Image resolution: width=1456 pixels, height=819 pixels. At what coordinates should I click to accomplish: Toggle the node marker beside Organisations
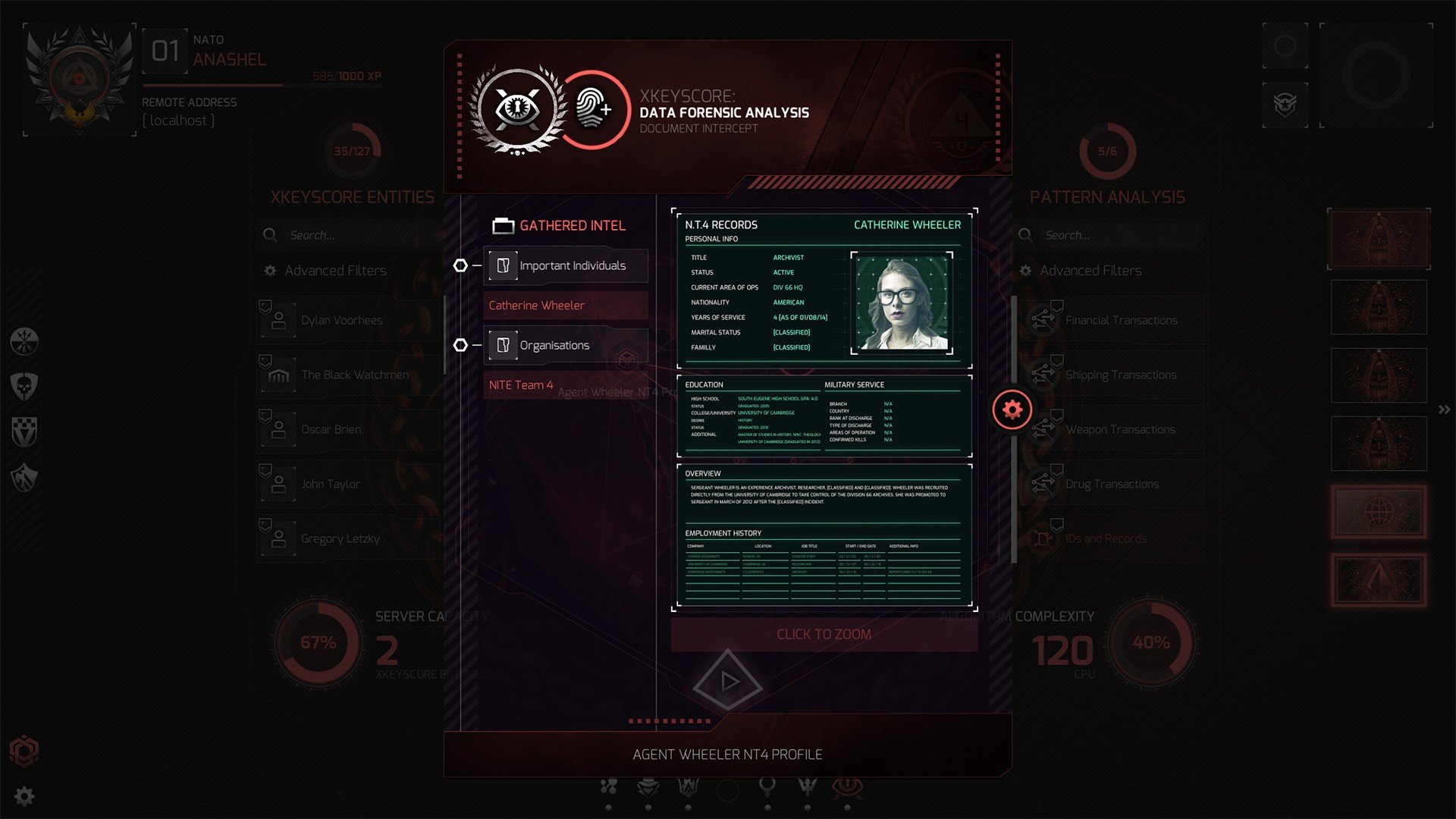[461, 344]
